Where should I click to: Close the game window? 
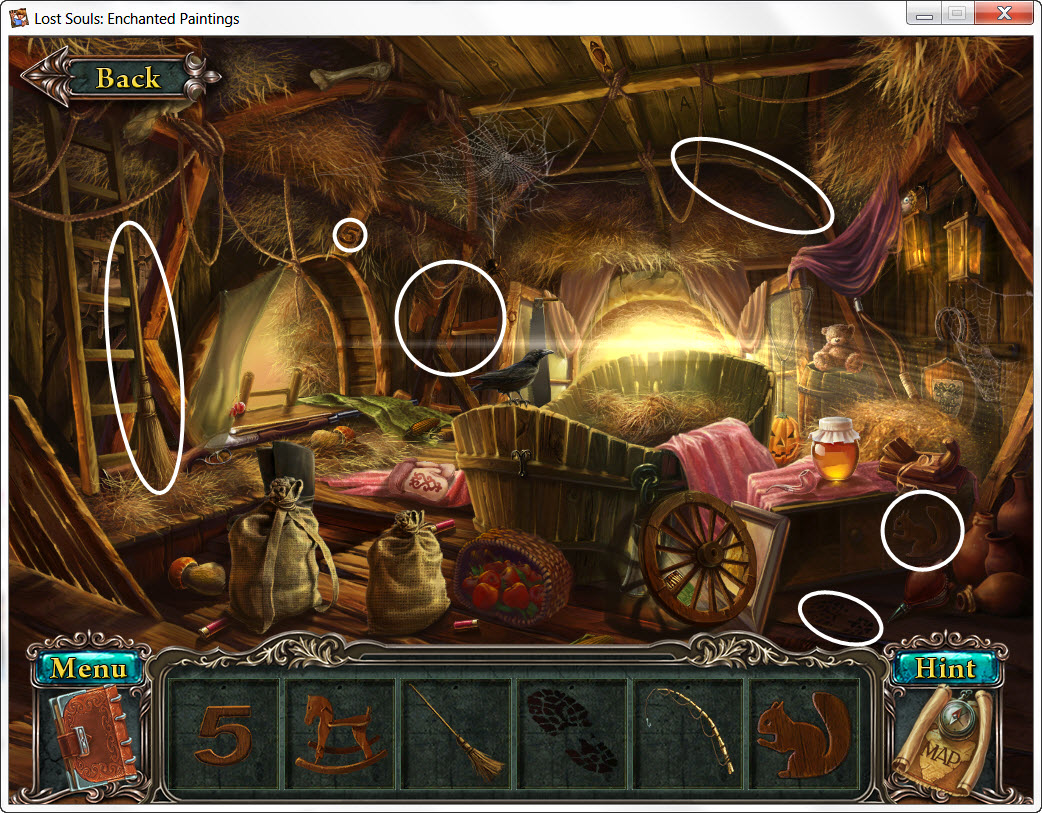[x=1002, y=15]
